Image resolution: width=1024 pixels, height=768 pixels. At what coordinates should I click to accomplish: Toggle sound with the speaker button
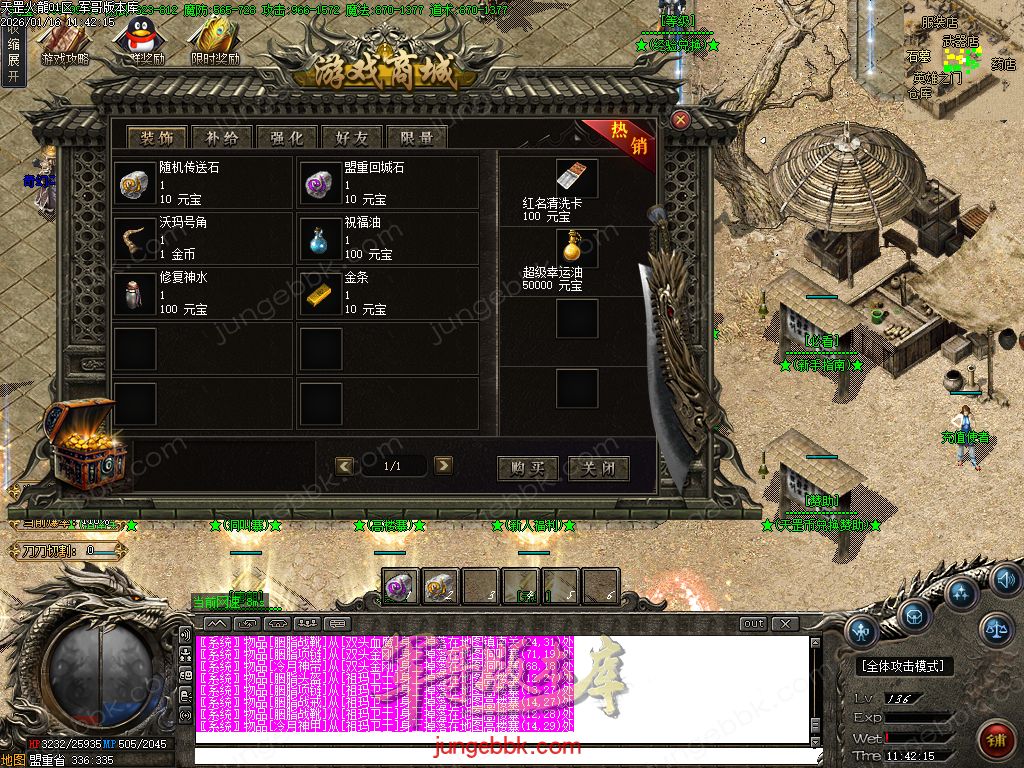1005,578
